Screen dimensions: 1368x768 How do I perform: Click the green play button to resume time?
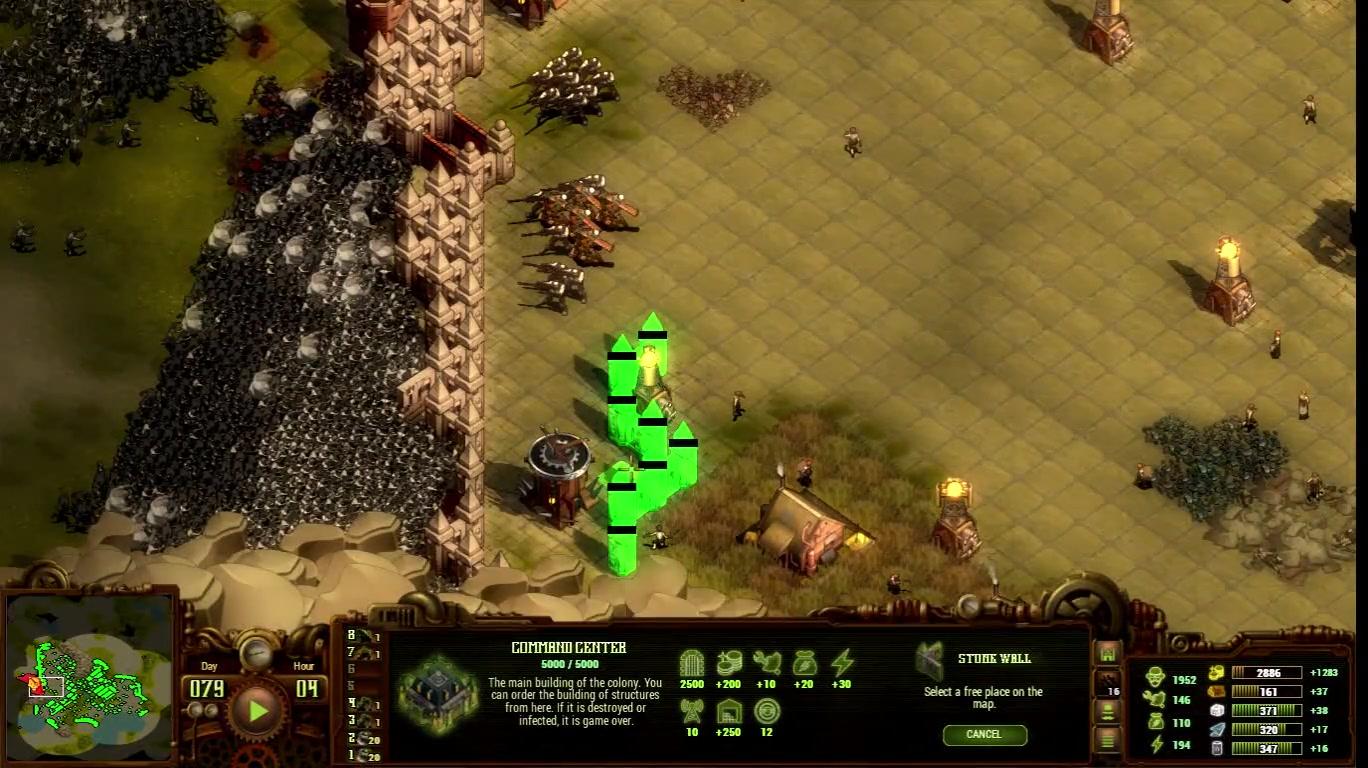pos(258,711)
